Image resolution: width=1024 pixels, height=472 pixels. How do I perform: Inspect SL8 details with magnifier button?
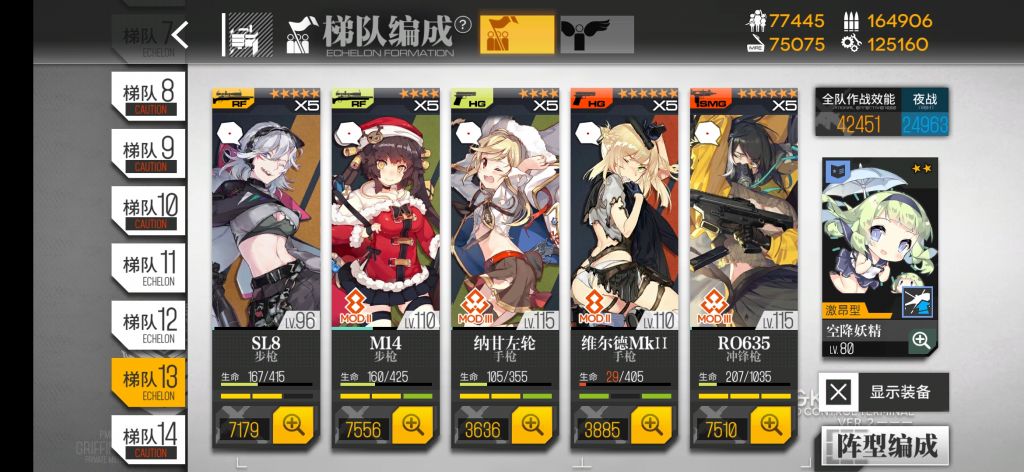(293, 426)
